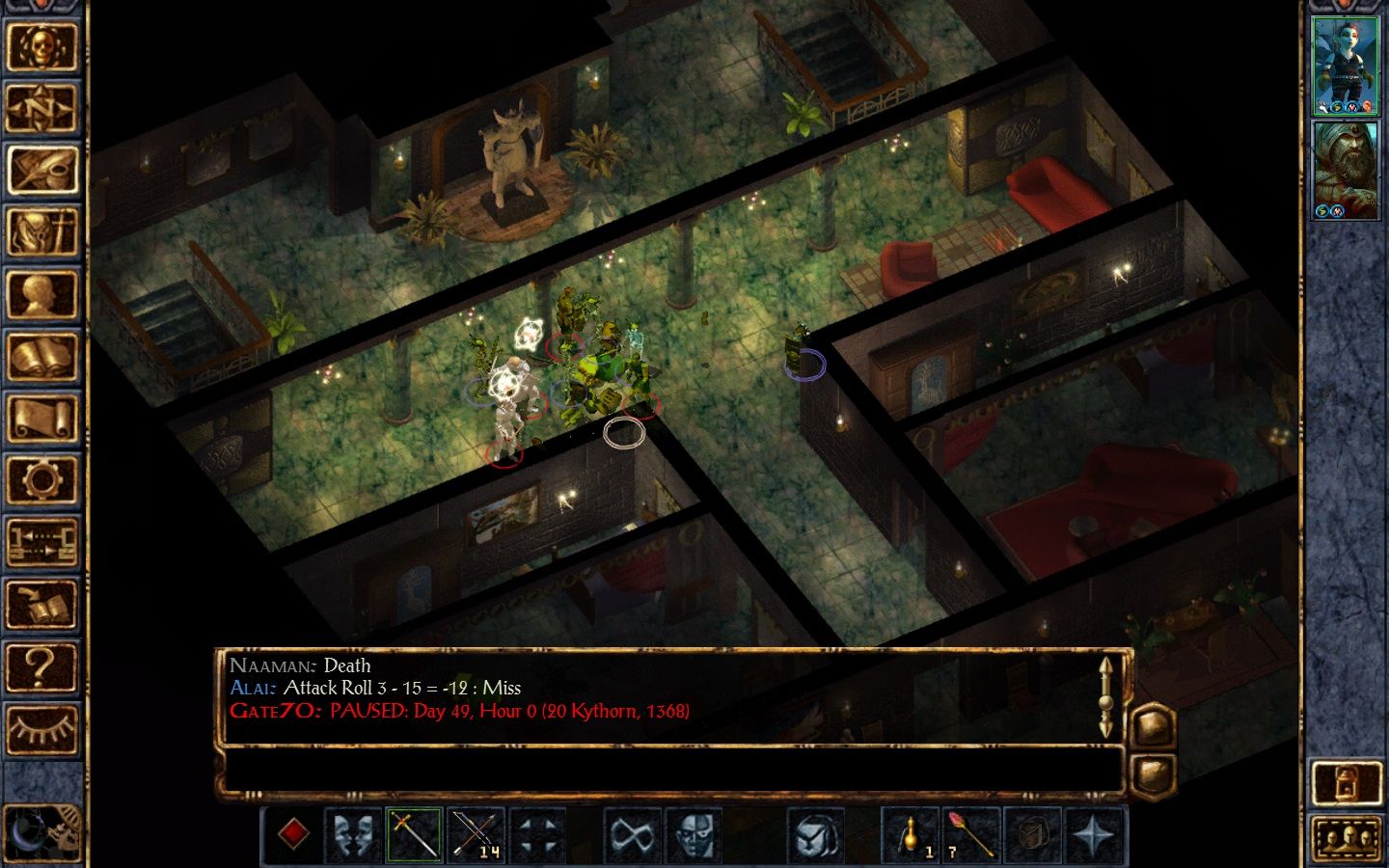This screenshot has height=868, width=1389.
Task: Click the two masks talk button
Action: 353,834
